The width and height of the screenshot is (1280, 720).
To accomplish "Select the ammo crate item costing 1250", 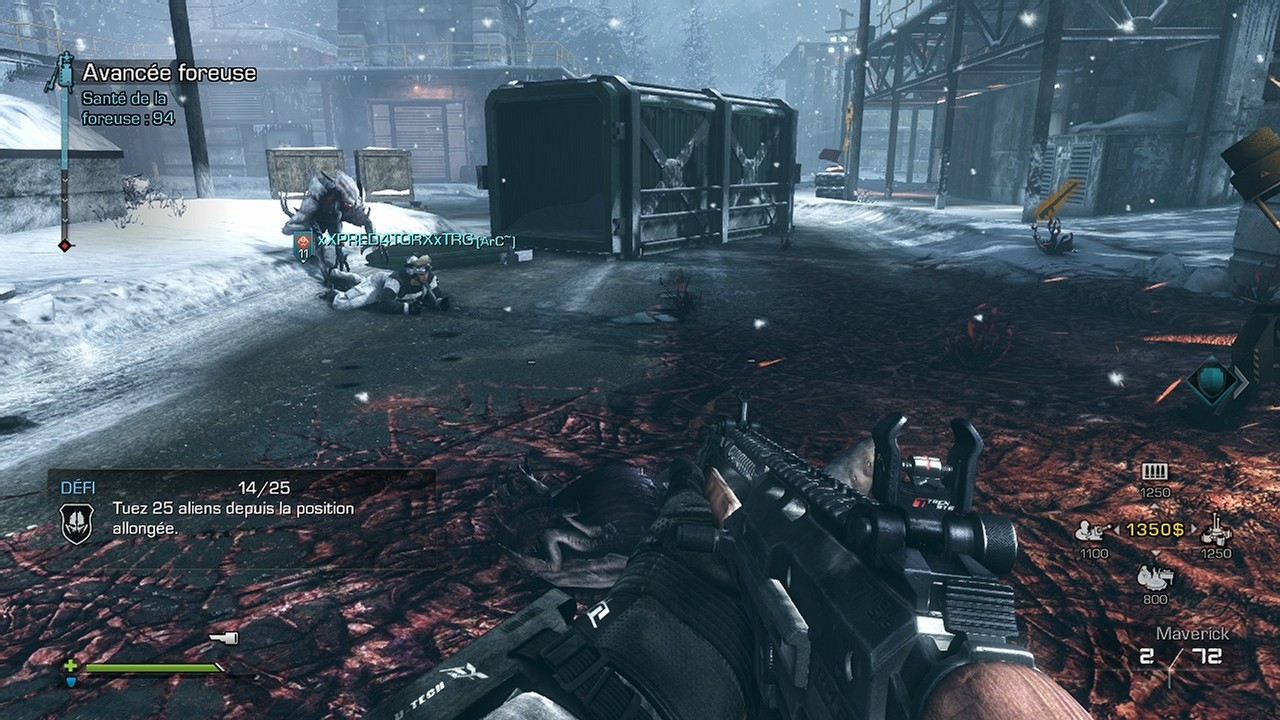I will tap(1155, 472).
